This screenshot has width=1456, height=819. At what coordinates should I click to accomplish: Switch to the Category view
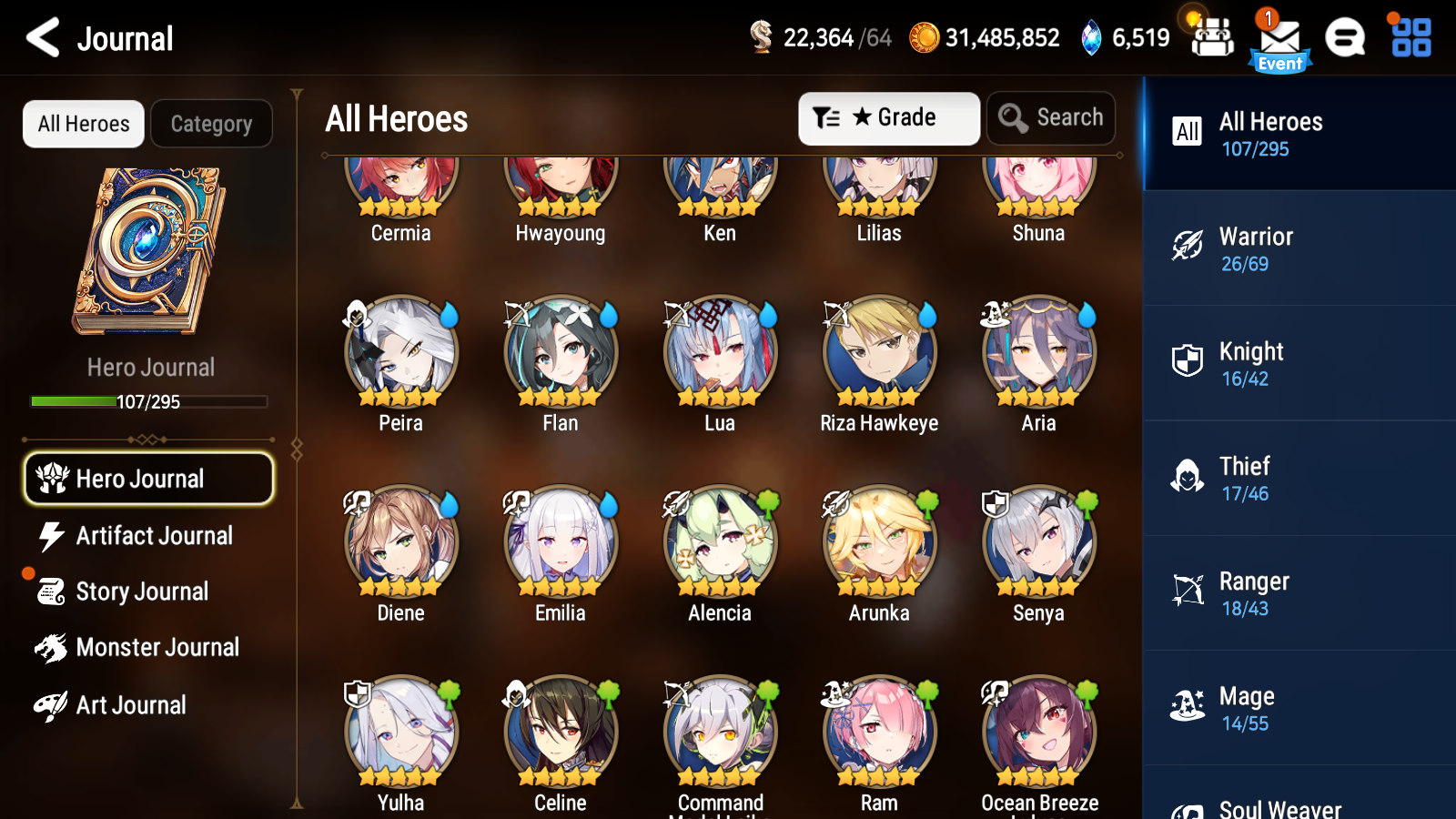click(211, 124)
